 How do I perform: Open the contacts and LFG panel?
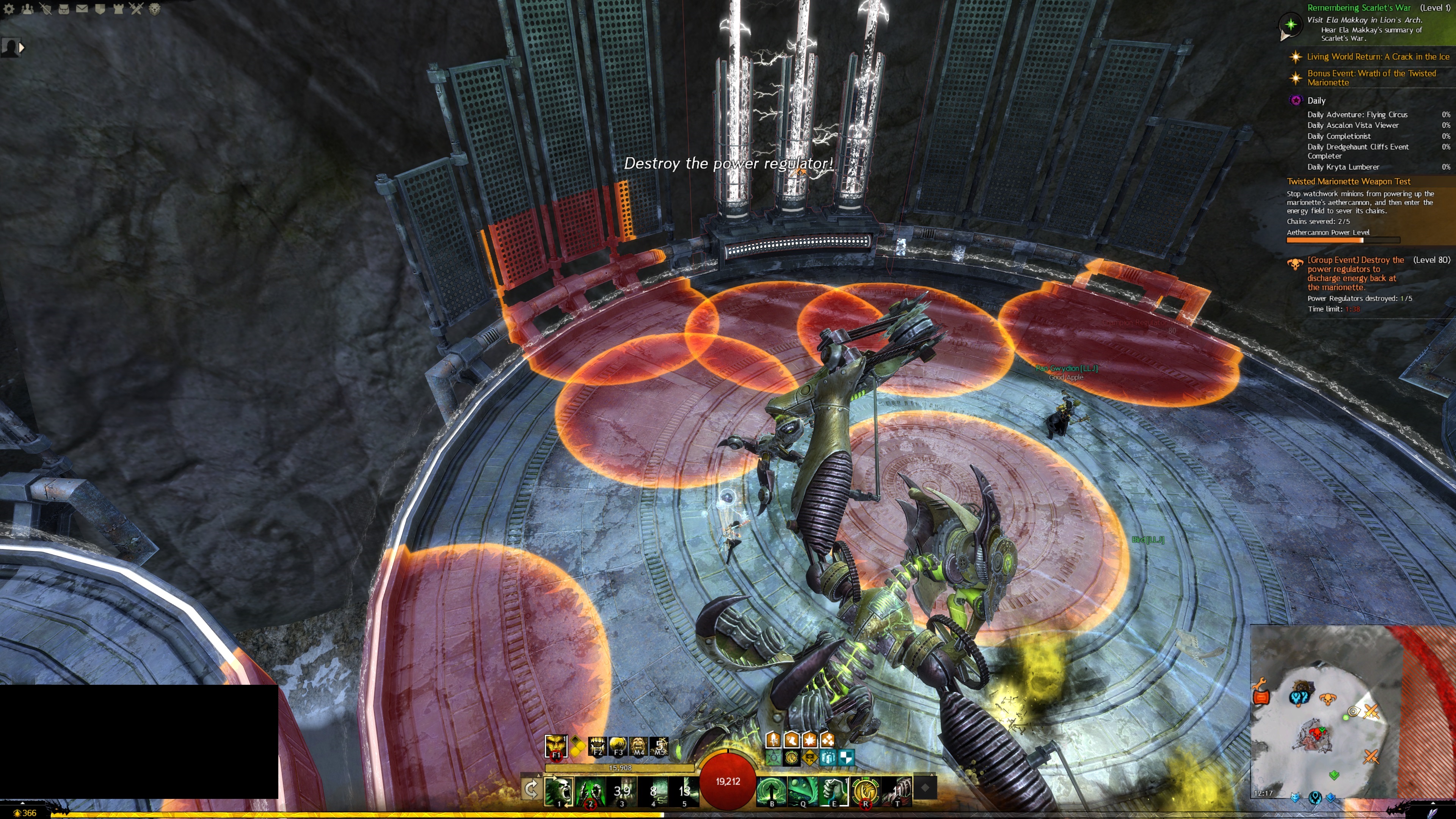[27, 9]
